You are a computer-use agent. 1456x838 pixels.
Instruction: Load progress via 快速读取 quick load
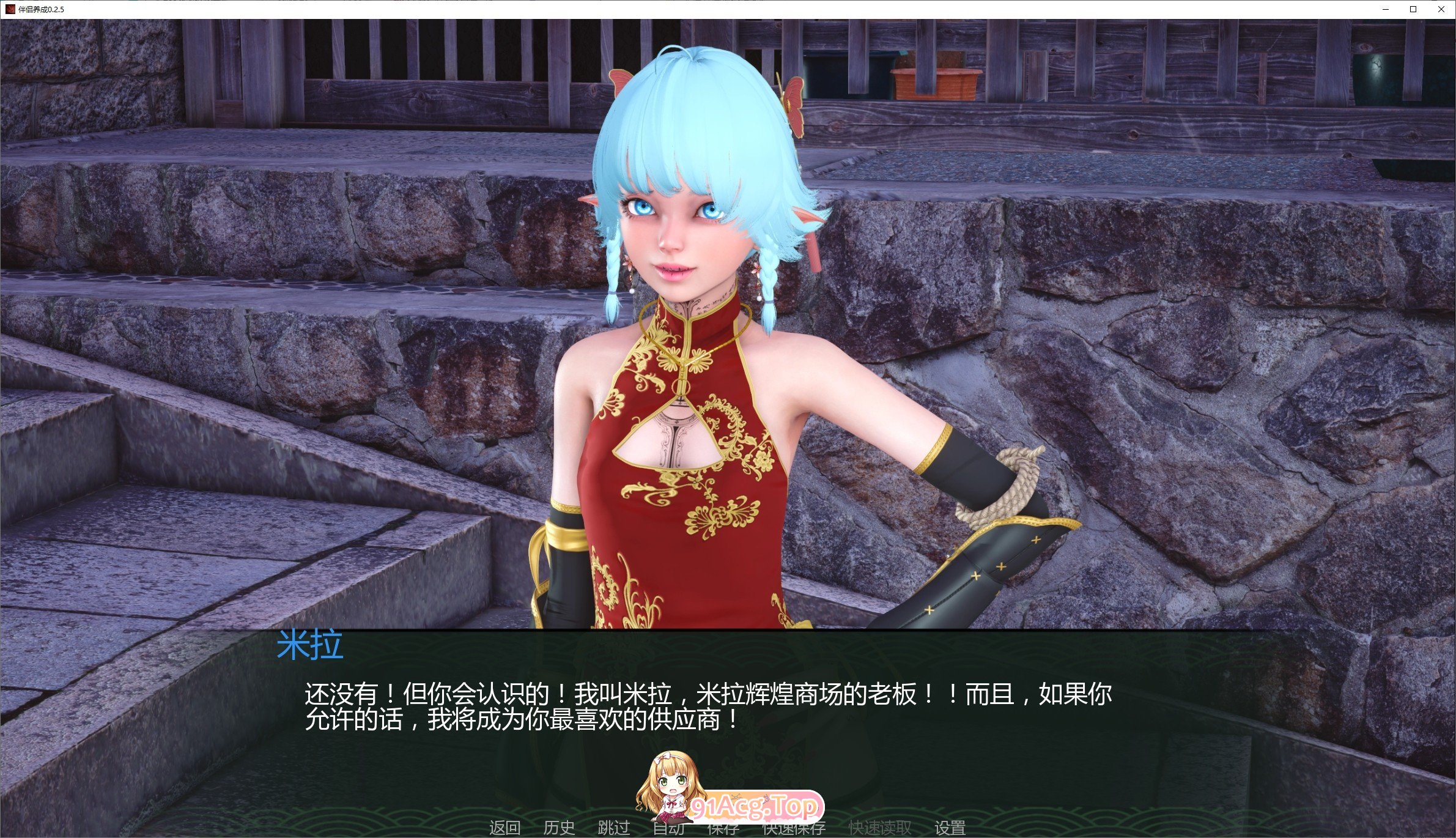point(881,829)
